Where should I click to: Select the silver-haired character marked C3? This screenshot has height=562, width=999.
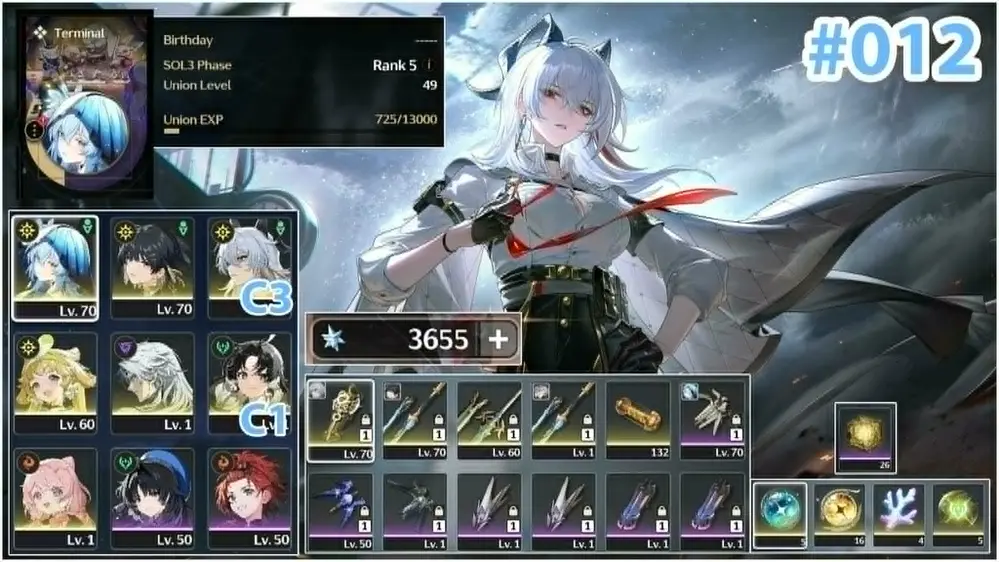(x=249, y=267)
